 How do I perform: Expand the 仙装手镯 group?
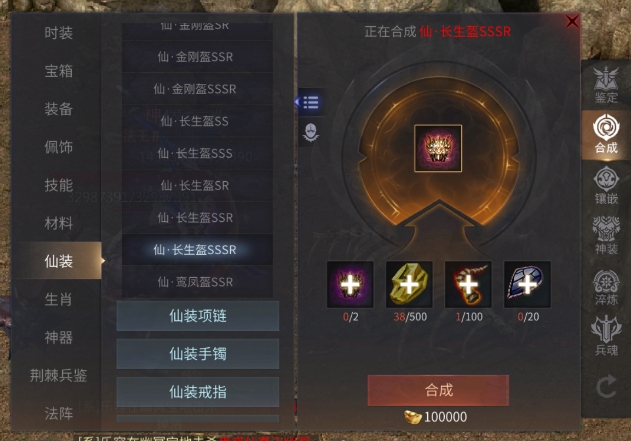pos(197,353)
